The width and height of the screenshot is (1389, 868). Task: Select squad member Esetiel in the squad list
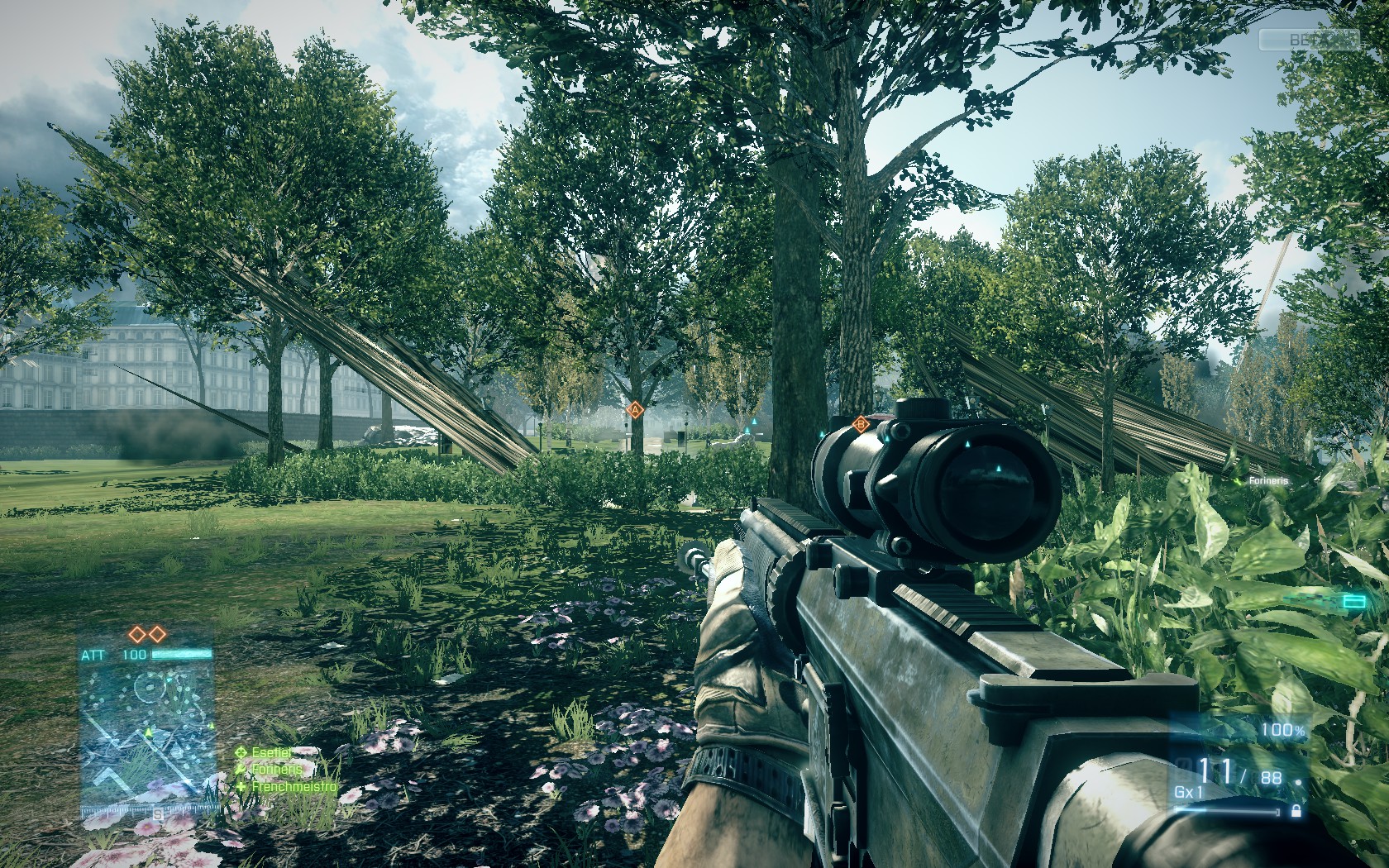[x=271, y=752]
